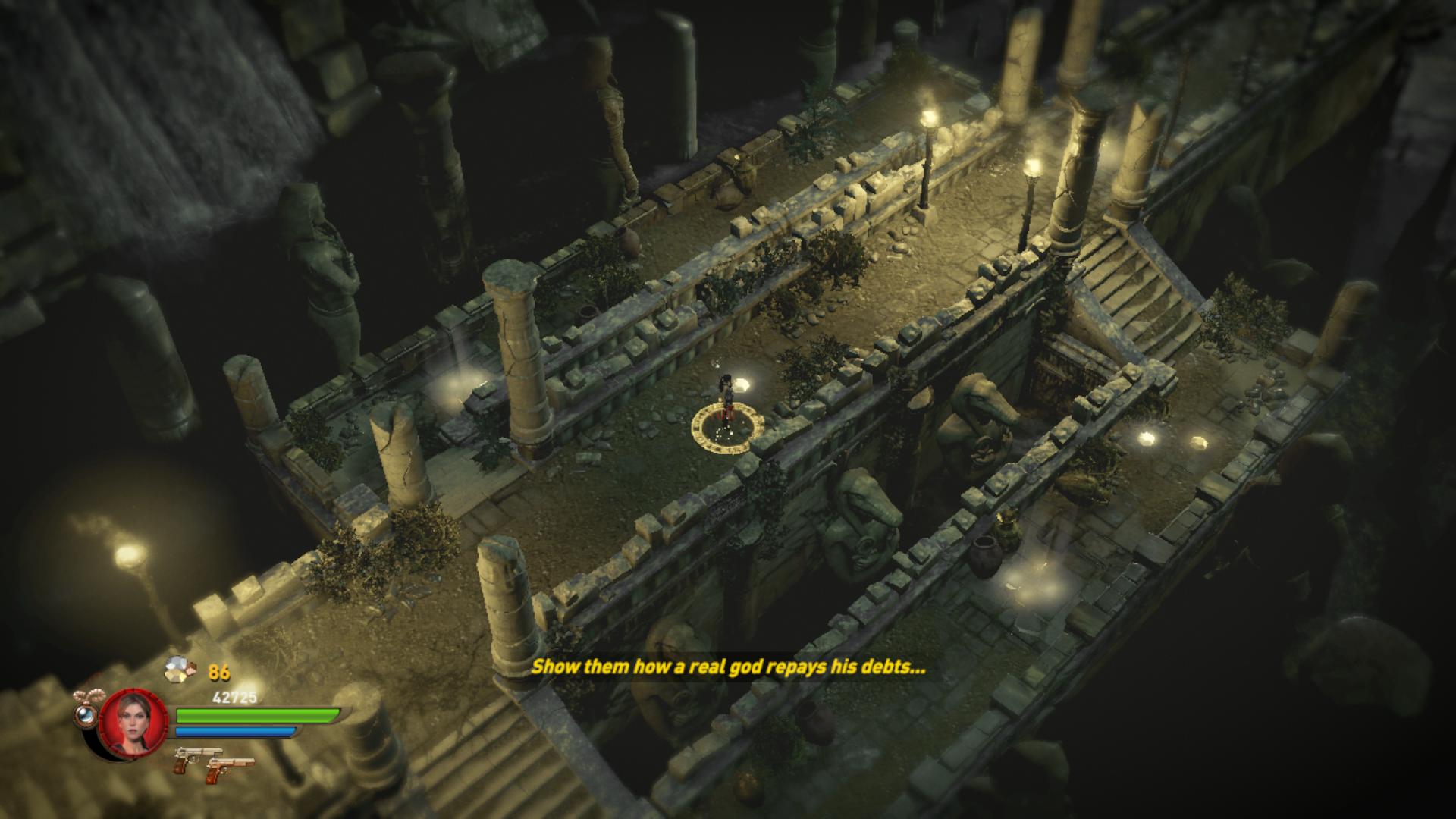Click the collected gems pile icon
Viewport: 1456px width, 819px height.
(182, 670)
